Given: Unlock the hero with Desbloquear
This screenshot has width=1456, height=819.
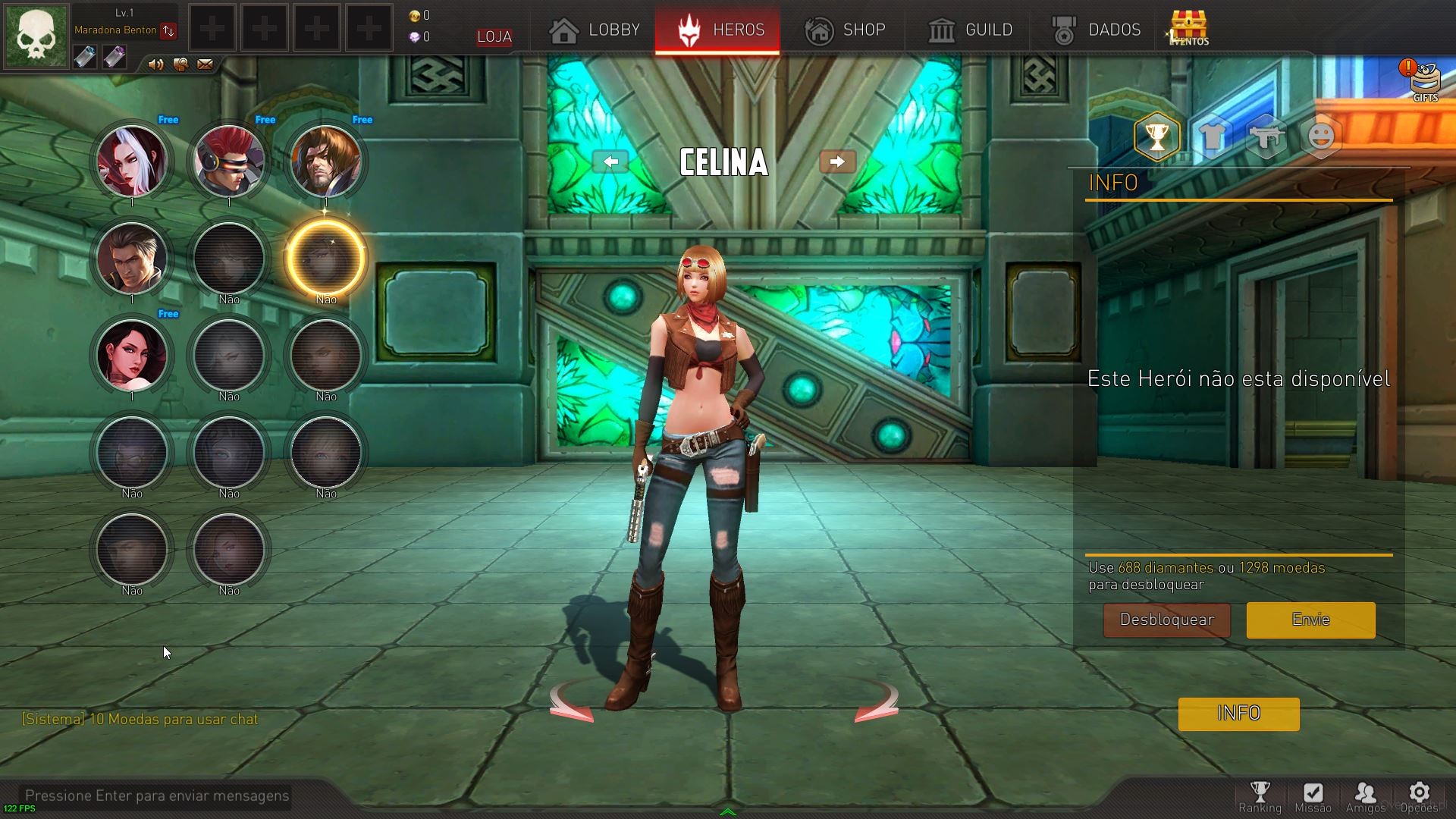Looking at the screenshot, I should [x=1166, y=620].
